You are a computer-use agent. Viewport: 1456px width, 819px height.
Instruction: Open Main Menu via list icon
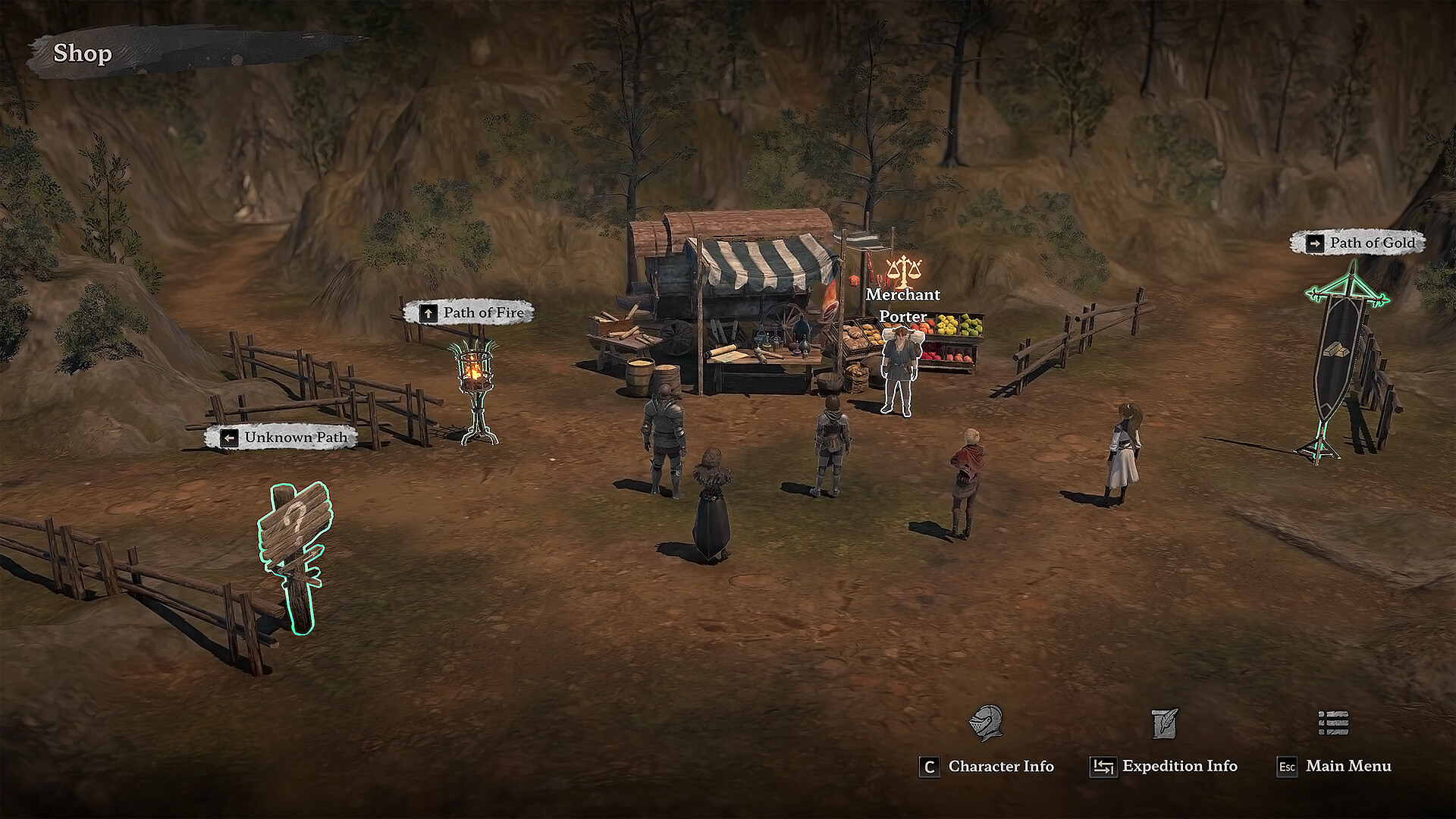coord(1333,723)
